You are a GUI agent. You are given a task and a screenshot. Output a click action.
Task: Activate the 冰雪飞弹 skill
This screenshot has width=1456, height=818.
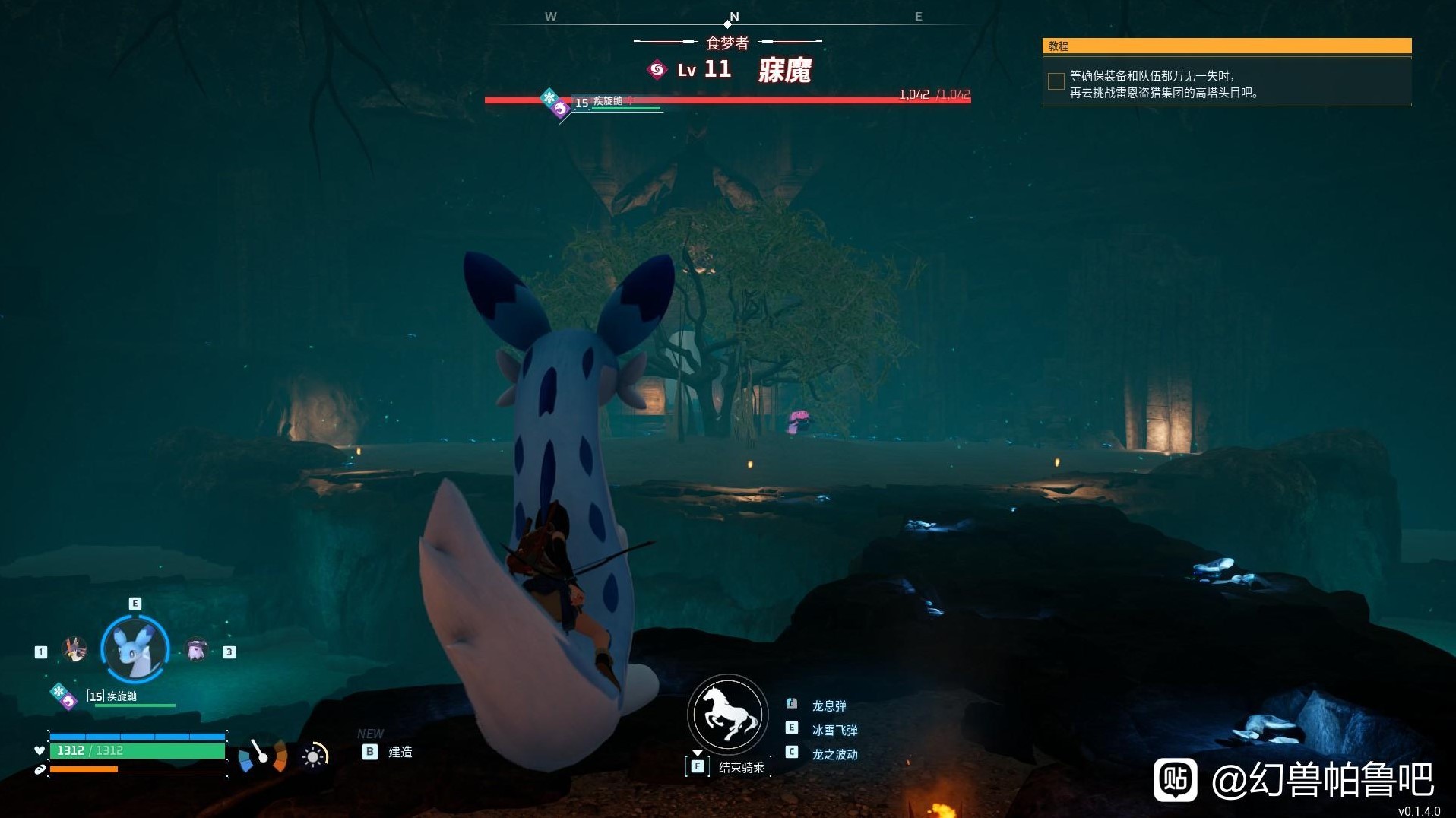coord(834,730)
